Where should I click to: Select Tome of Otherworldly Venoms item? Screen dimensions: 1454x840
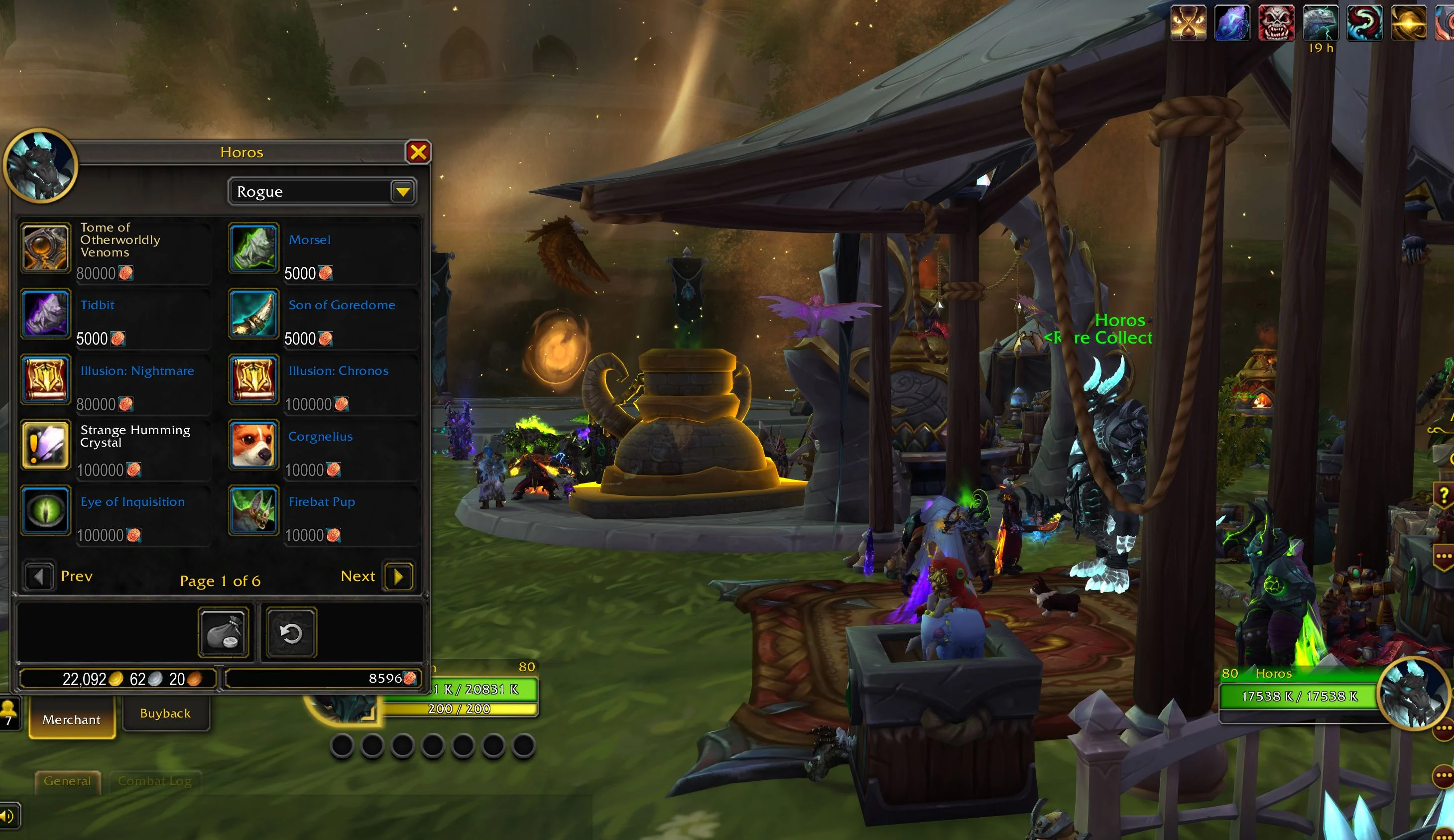coord(46,247)
